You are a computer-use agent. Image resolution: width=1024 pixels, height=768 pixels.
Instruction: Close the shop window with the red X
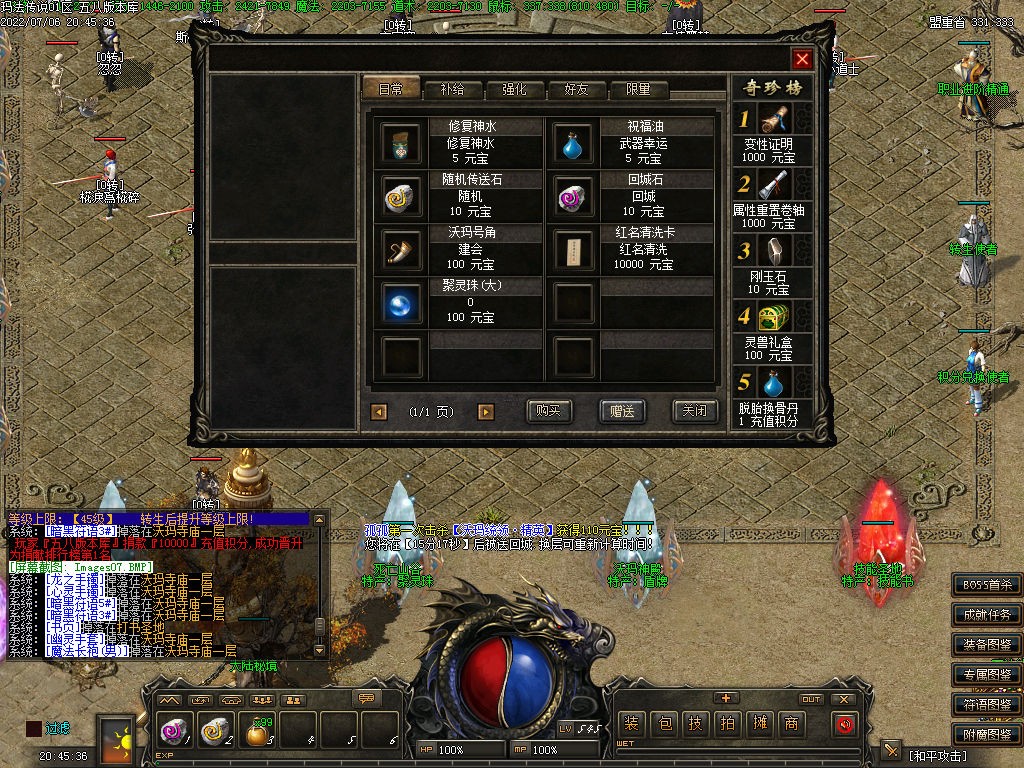[802, 59]
